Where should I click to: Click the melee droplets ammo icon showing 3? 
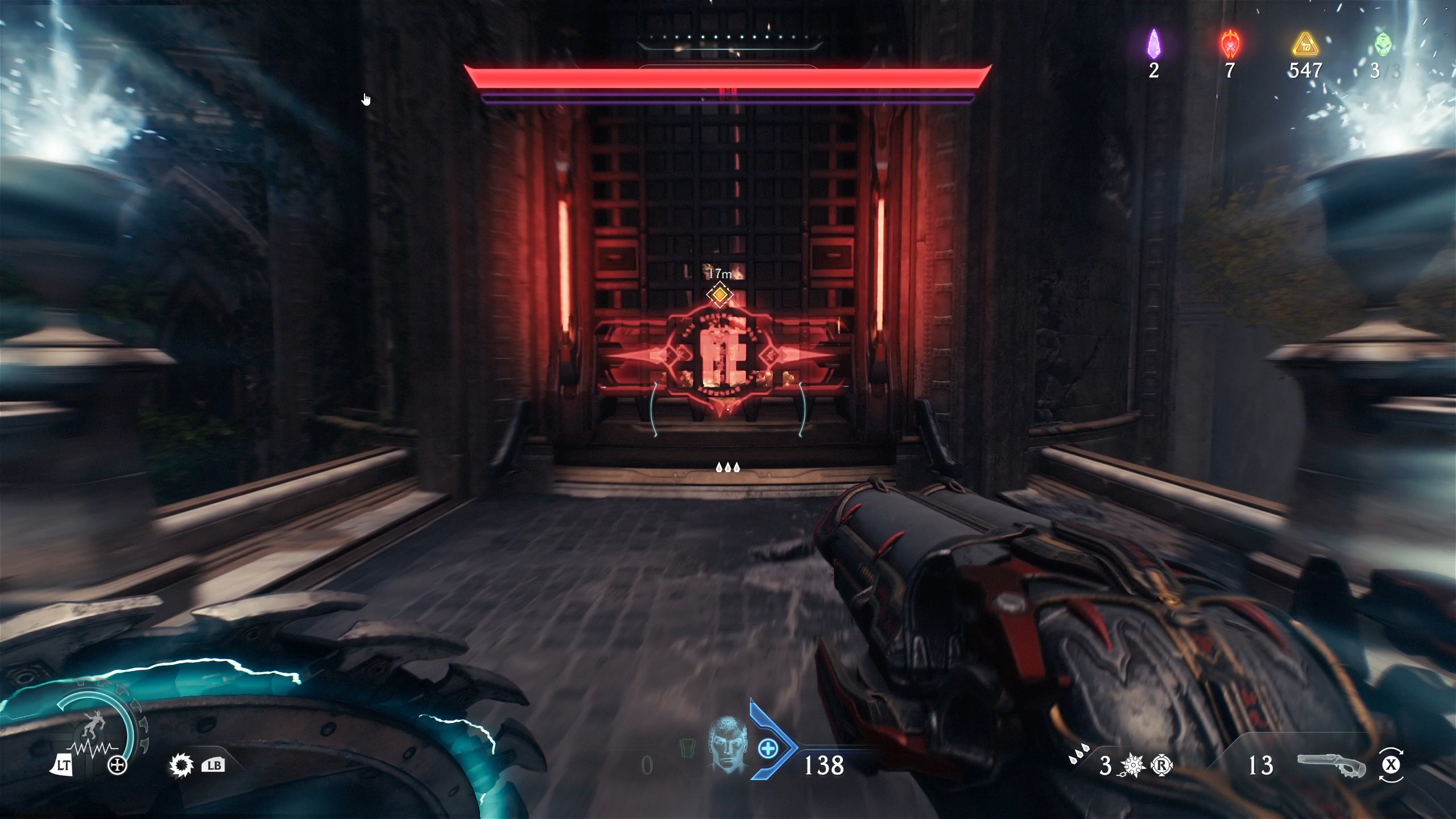pos(1105,767)
